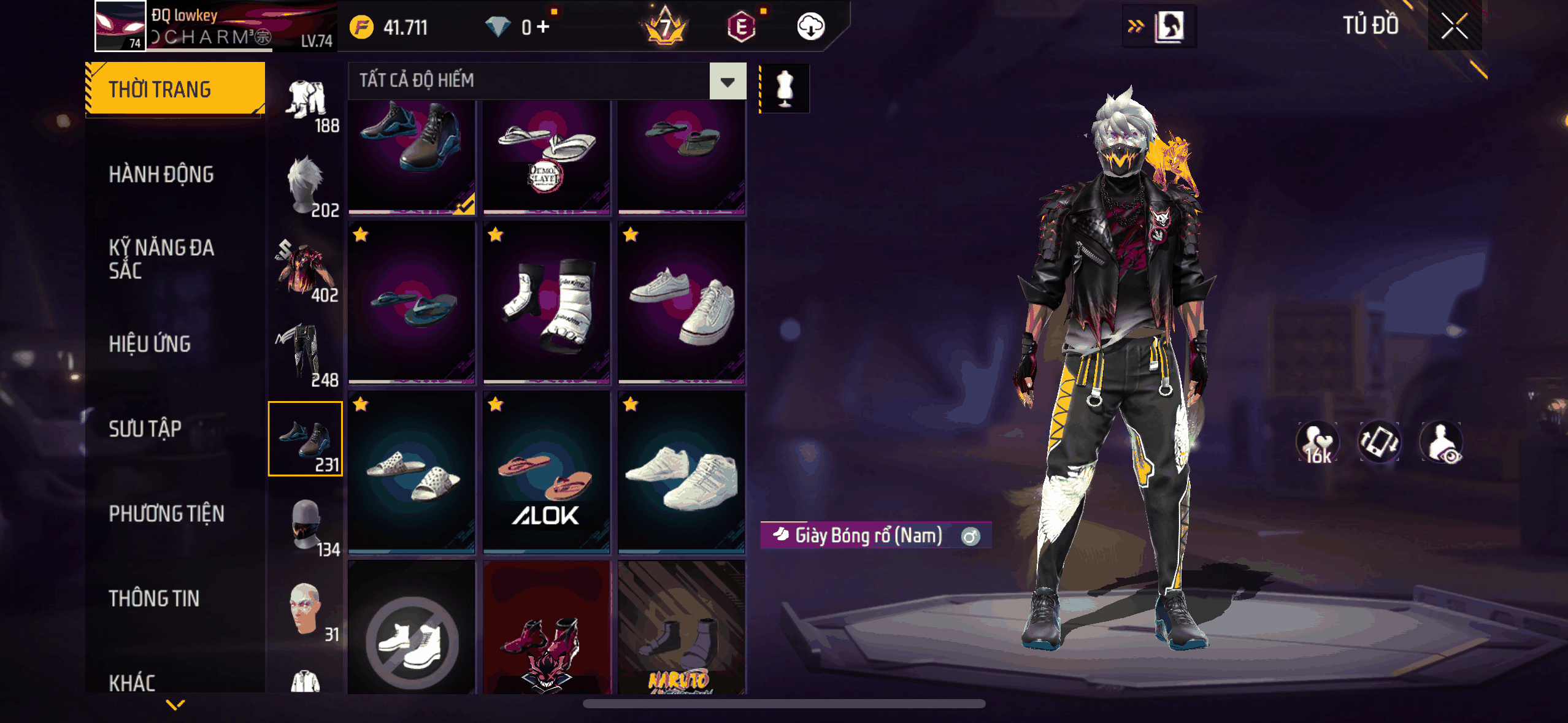Screen dimensions: 1568x723
Task: Toggle character visibility eye icon
Action: (x=1442, y=442)
